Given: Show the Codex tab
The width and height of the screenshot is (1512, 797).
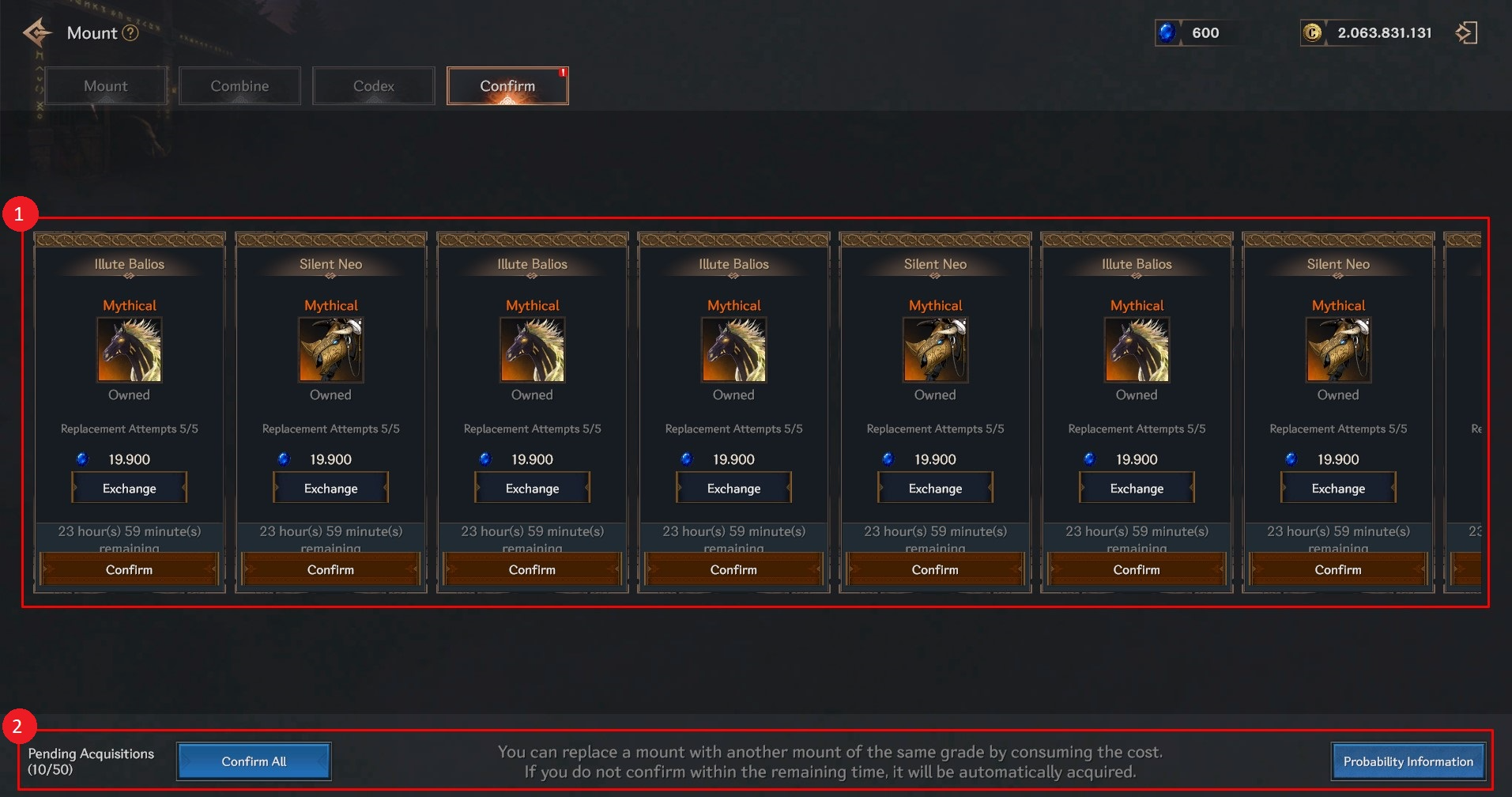Looking at the screenshot, I should coord(374,86).
